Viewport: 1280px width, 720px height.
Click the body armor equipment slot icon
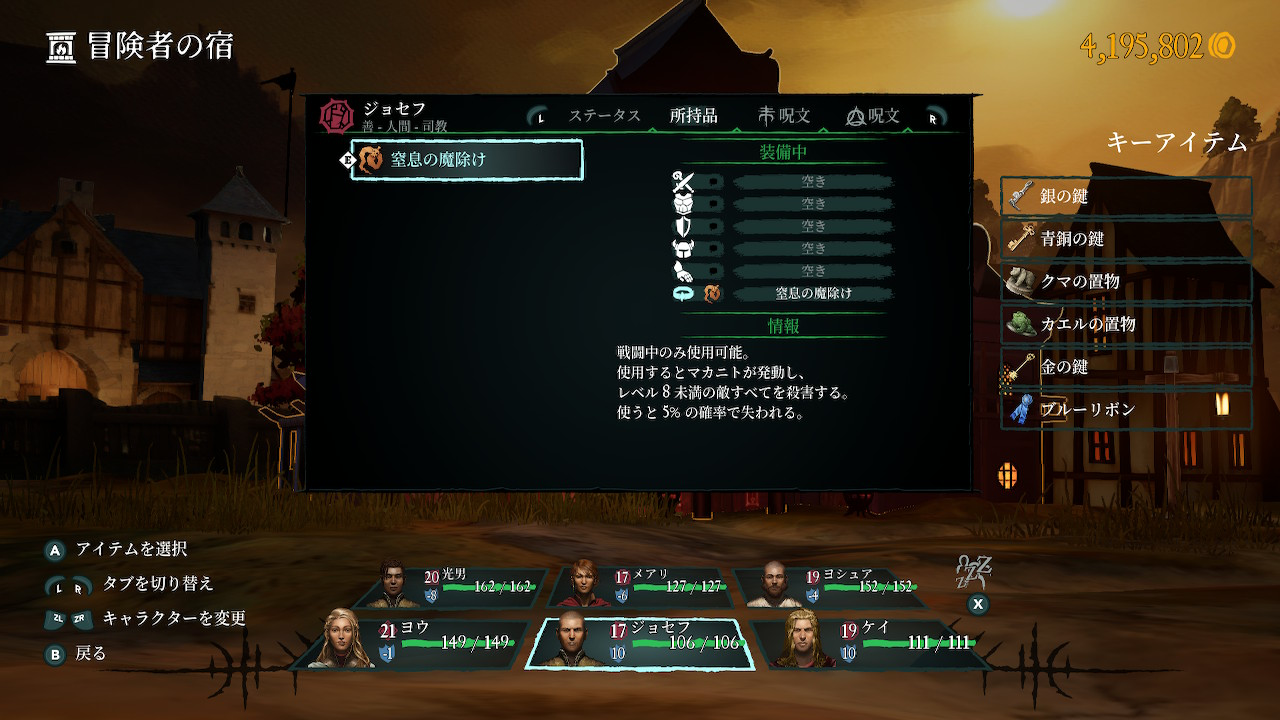(x=683, y=204)
